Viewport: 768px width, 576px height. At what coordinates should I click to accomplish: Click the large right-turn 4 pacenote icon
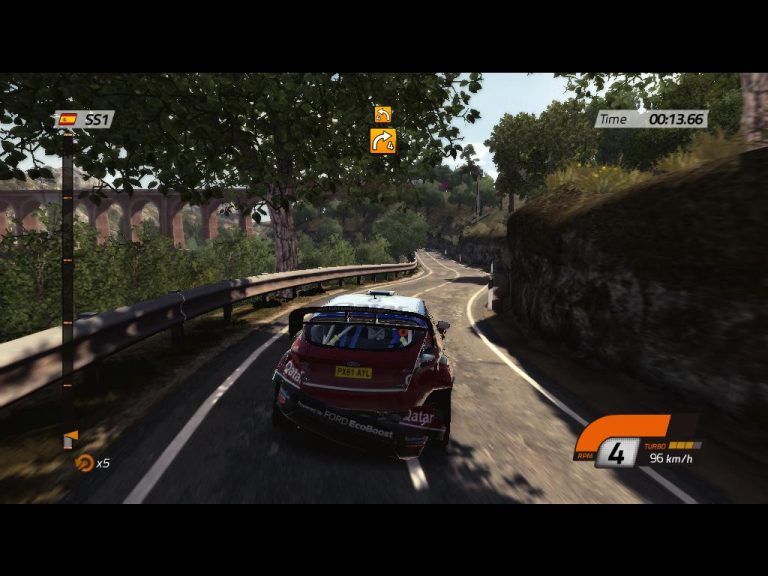383,141
